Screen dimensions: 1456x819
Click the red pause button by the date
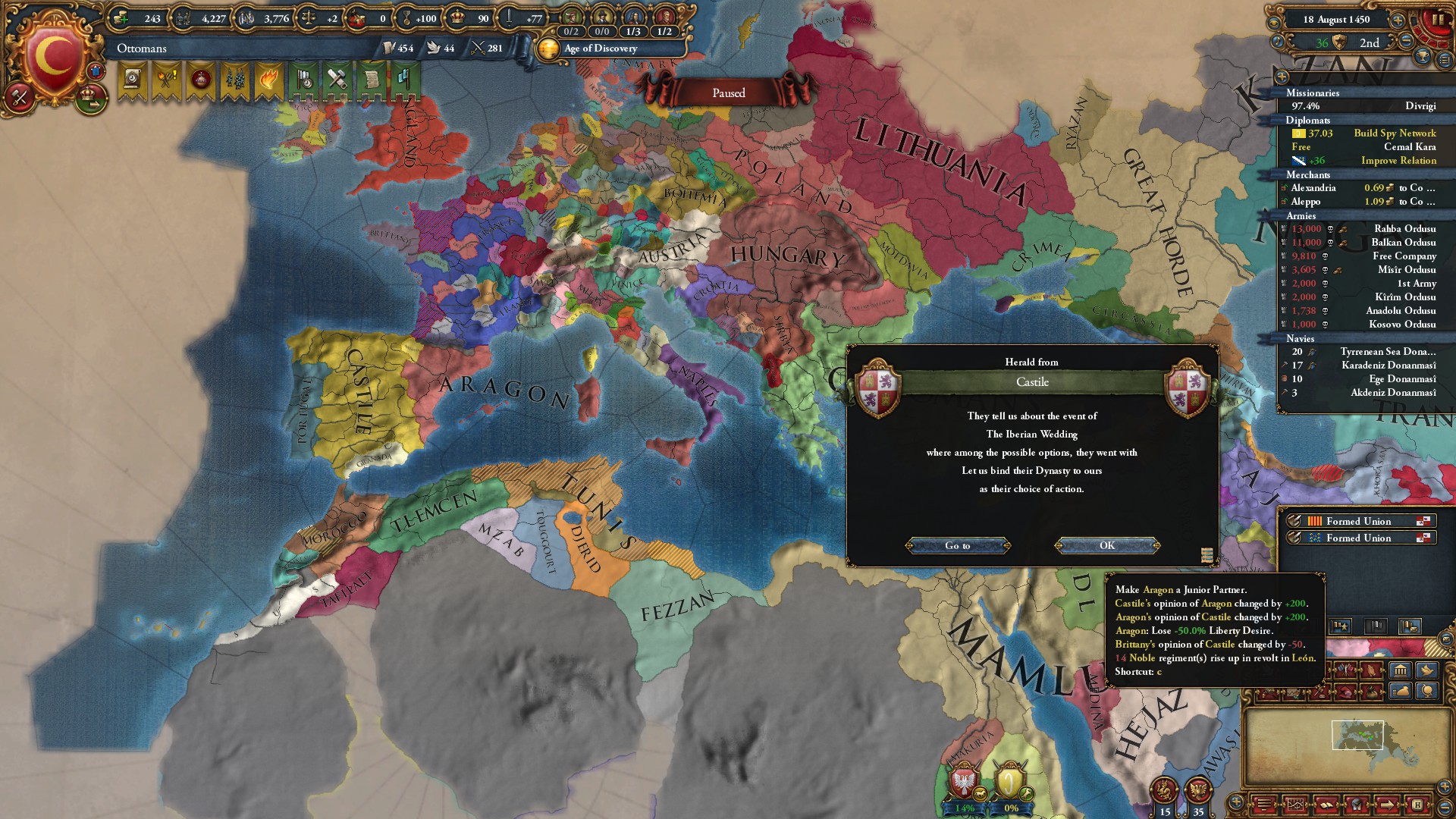click(x=1437, y=20)
